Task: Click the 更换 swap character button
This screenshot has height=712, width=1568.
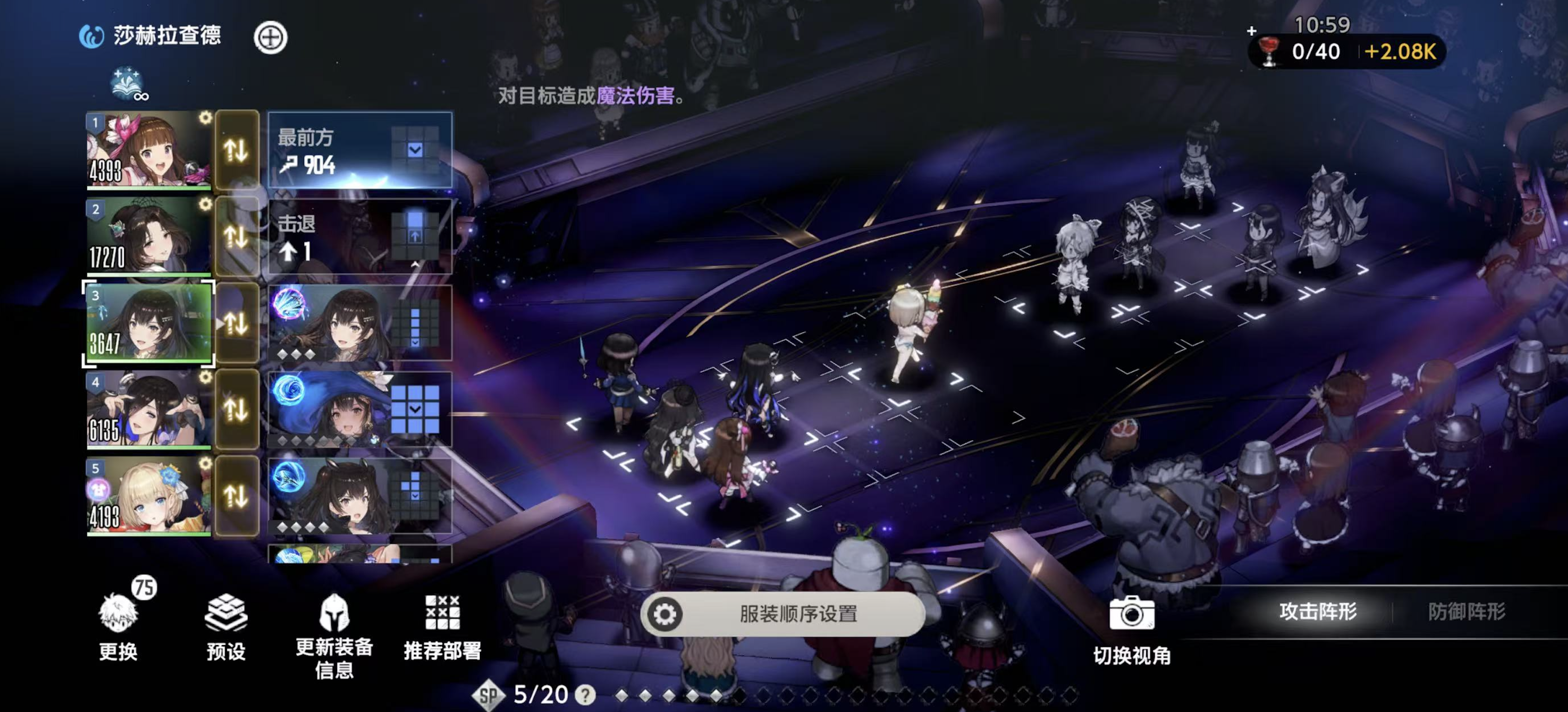Action: point(118,628)
